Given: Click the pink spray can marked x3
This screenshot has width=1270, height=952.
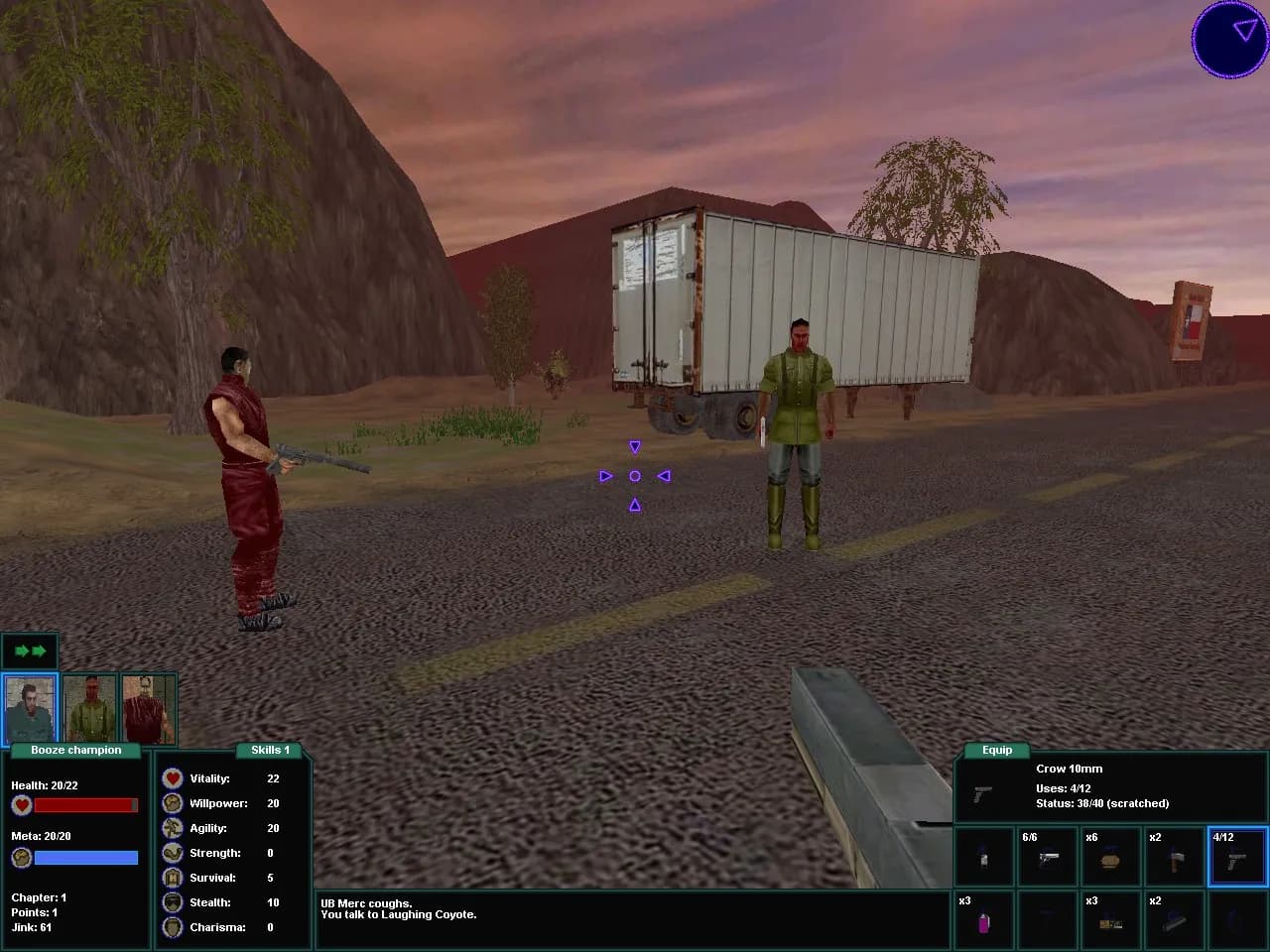Looking at the screenshot, I should click(x=983, y=919).
